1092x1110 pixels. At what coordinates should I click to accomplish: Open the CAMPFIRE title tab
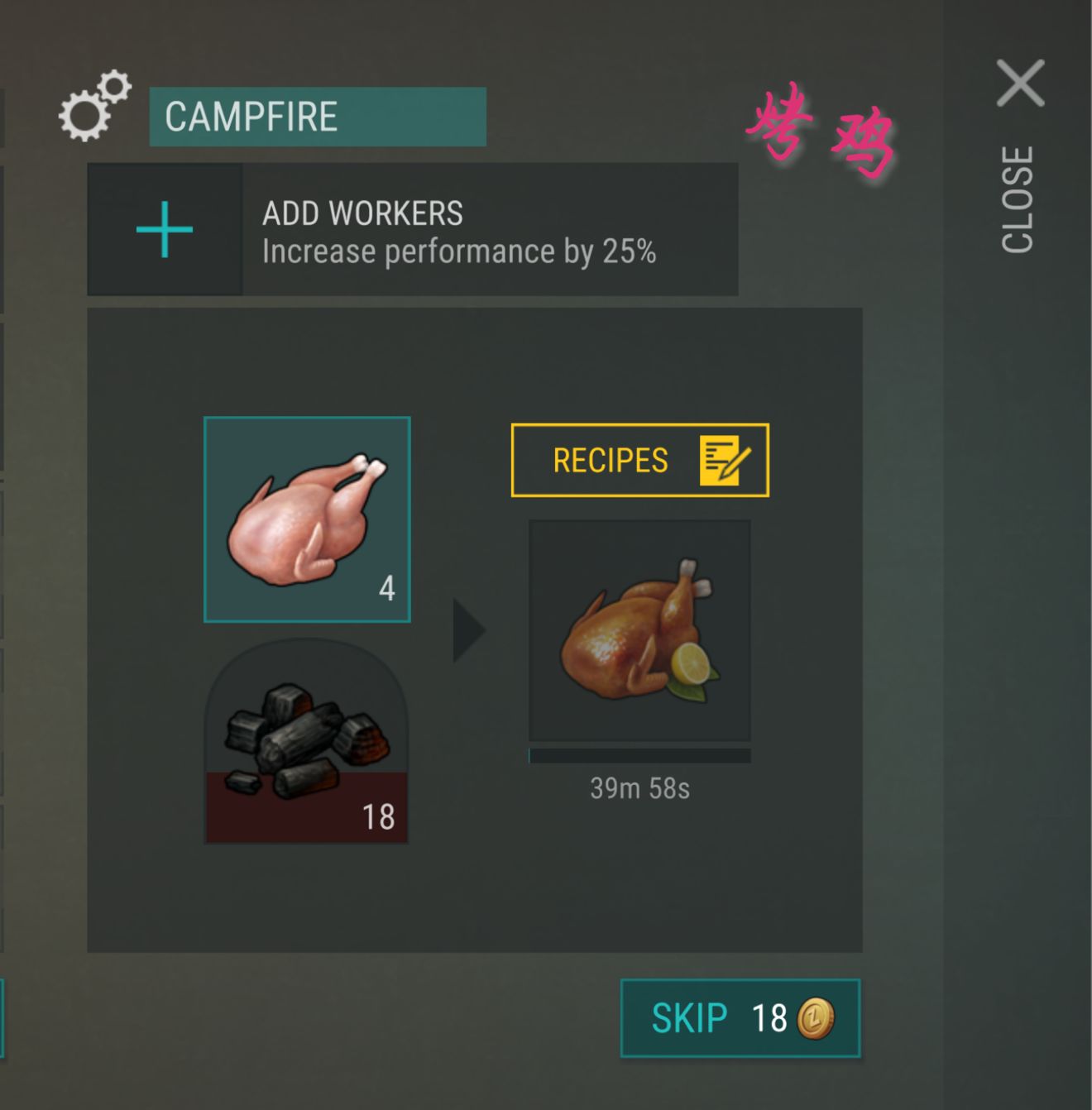(317, 116)
